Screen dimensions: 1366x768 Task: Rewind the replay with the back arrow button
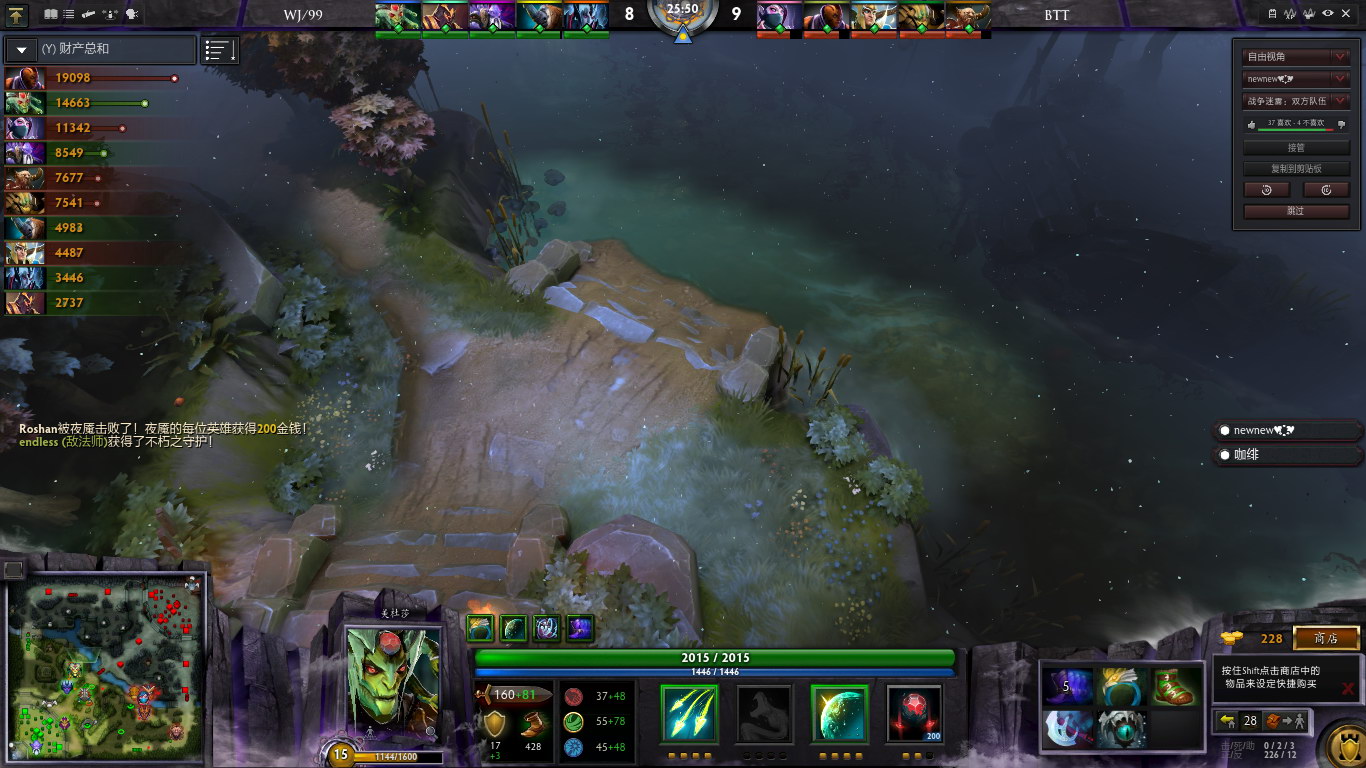1266,189
